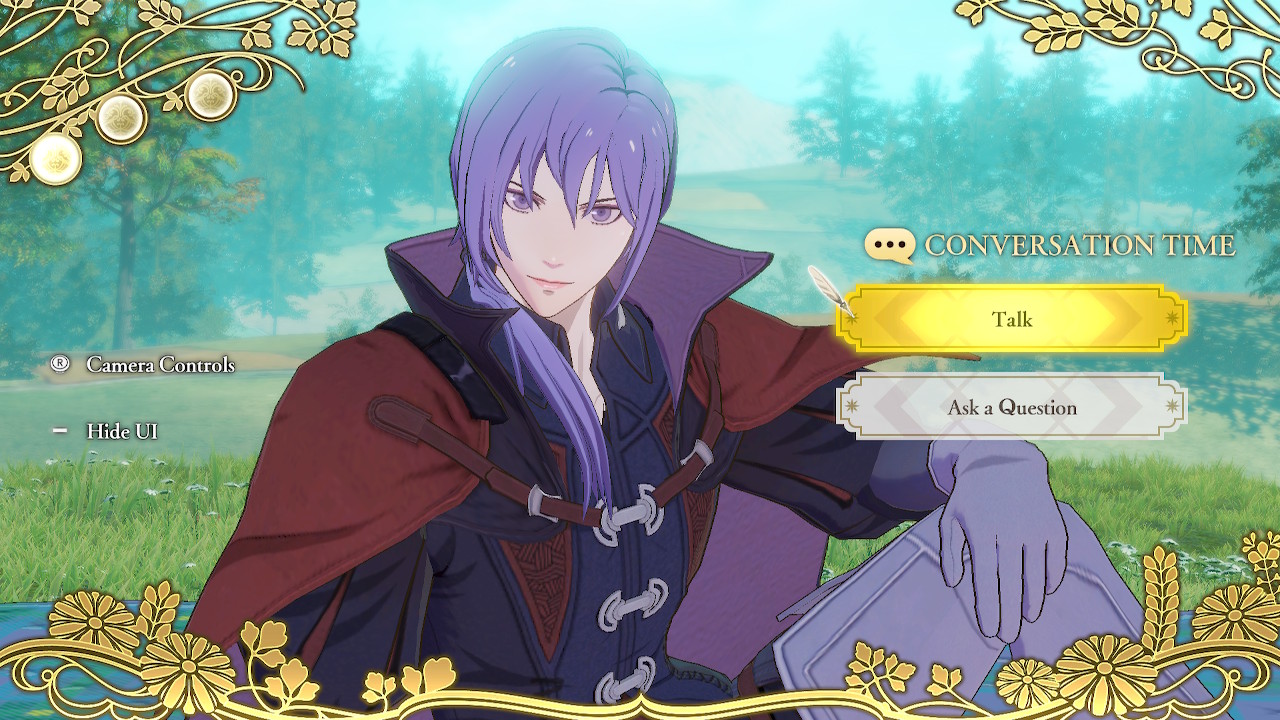Click the left sparkle icon on the Talk button
The width and height of the screenshot is (1280, 720).
(853, 319)
